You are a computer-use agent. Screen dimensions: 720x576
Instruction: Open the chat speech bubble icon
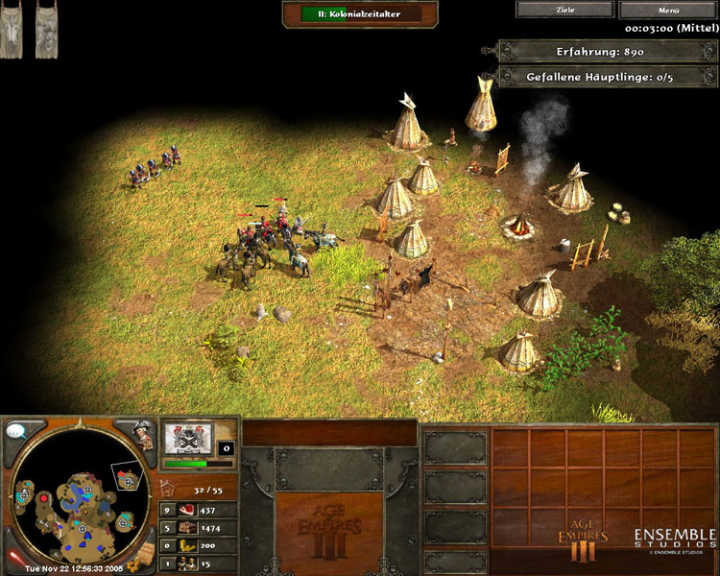click(x=18, y=432)
